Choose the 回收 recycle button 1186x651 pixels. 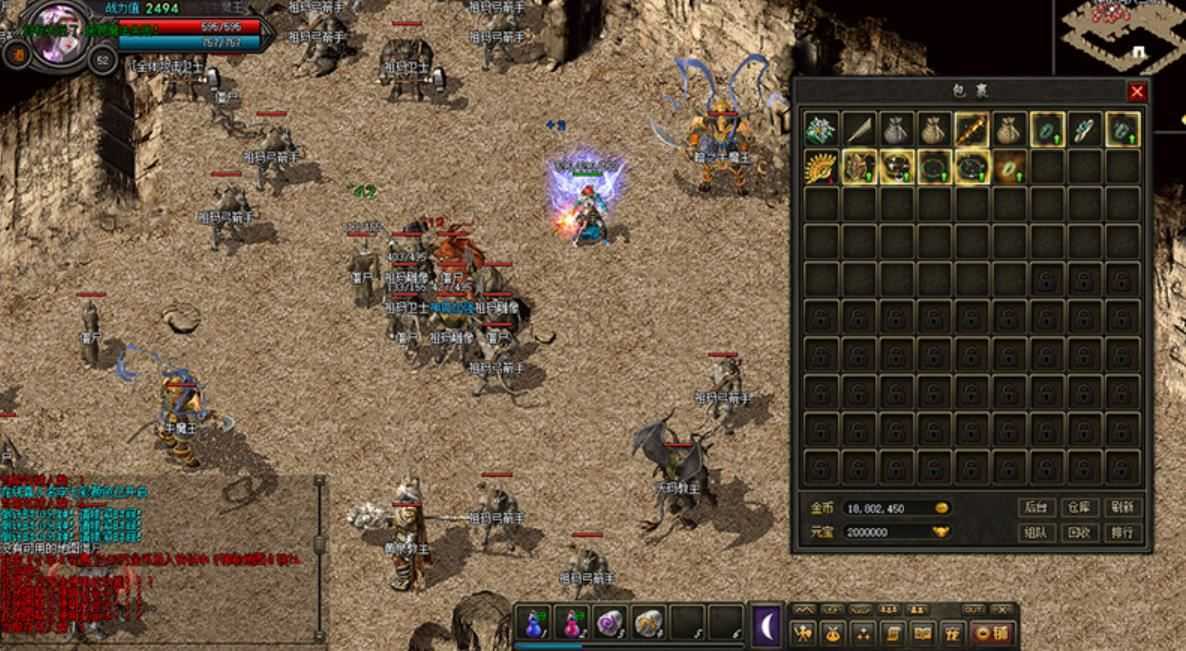tap(1079, 533)
